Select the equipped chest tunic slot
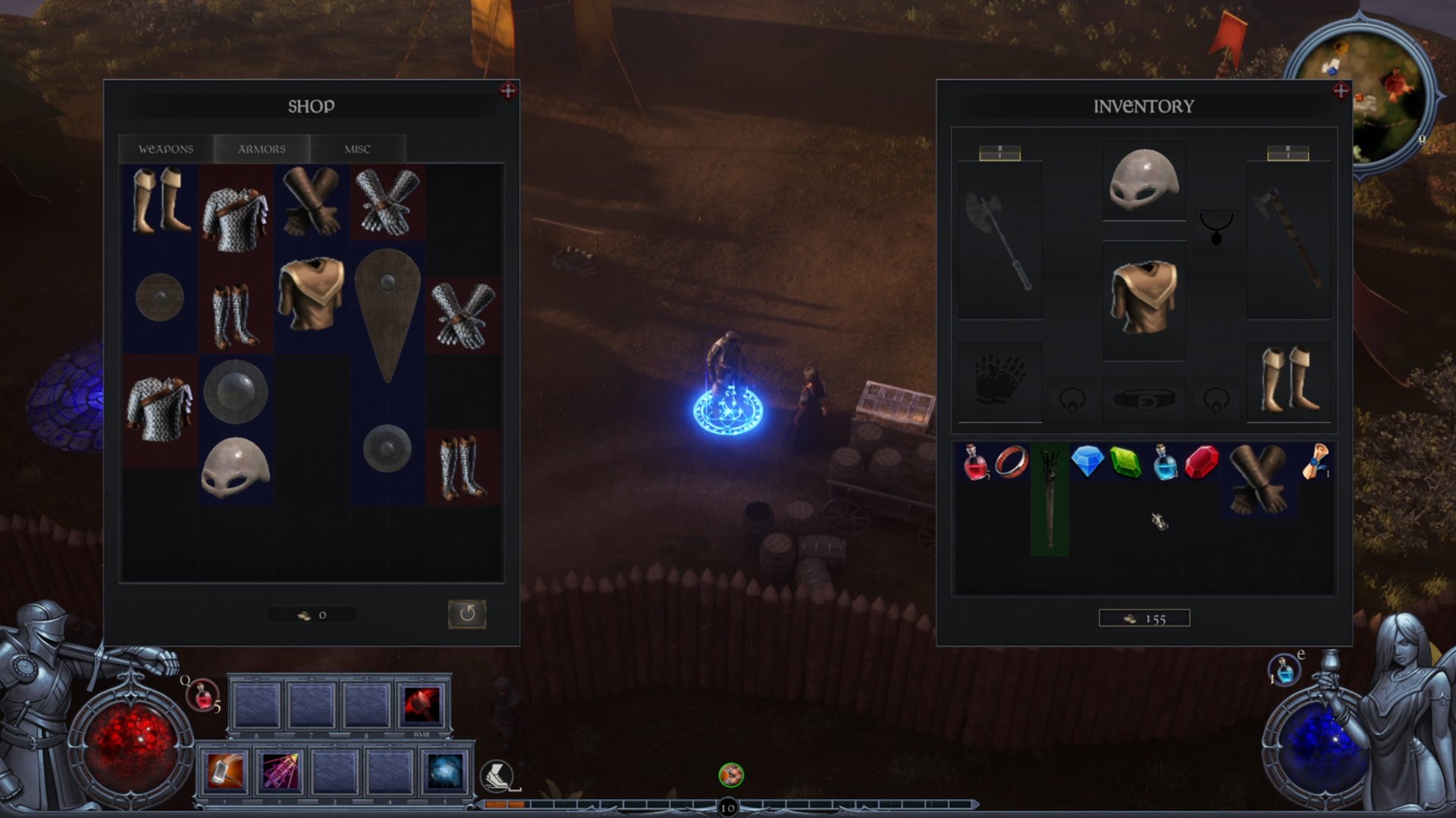Screen dimensions: 1456x818 (1144, 297)
